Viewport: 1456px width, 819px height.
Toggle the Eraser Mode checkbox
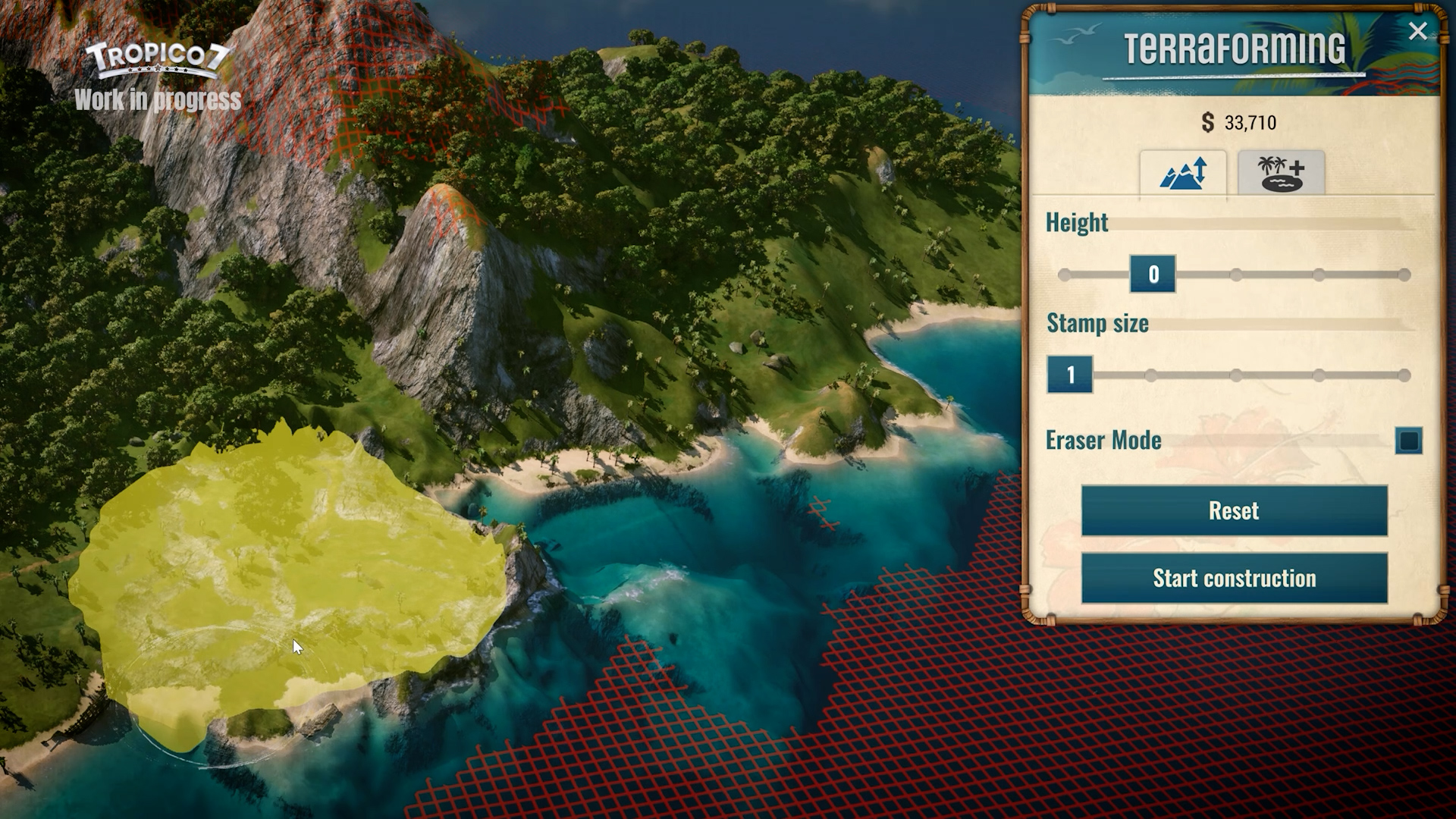1408,441
